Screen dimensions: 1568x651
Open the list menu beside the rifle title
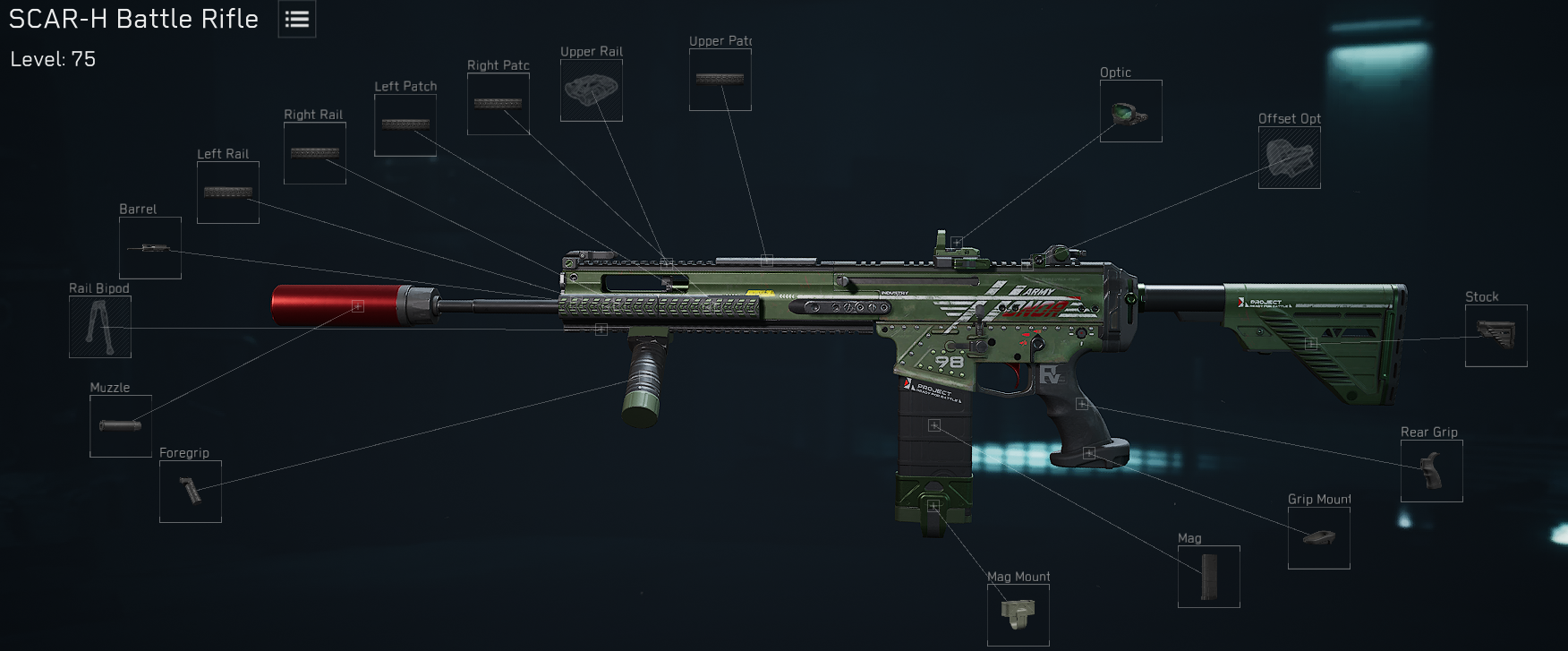pos(295,18)
